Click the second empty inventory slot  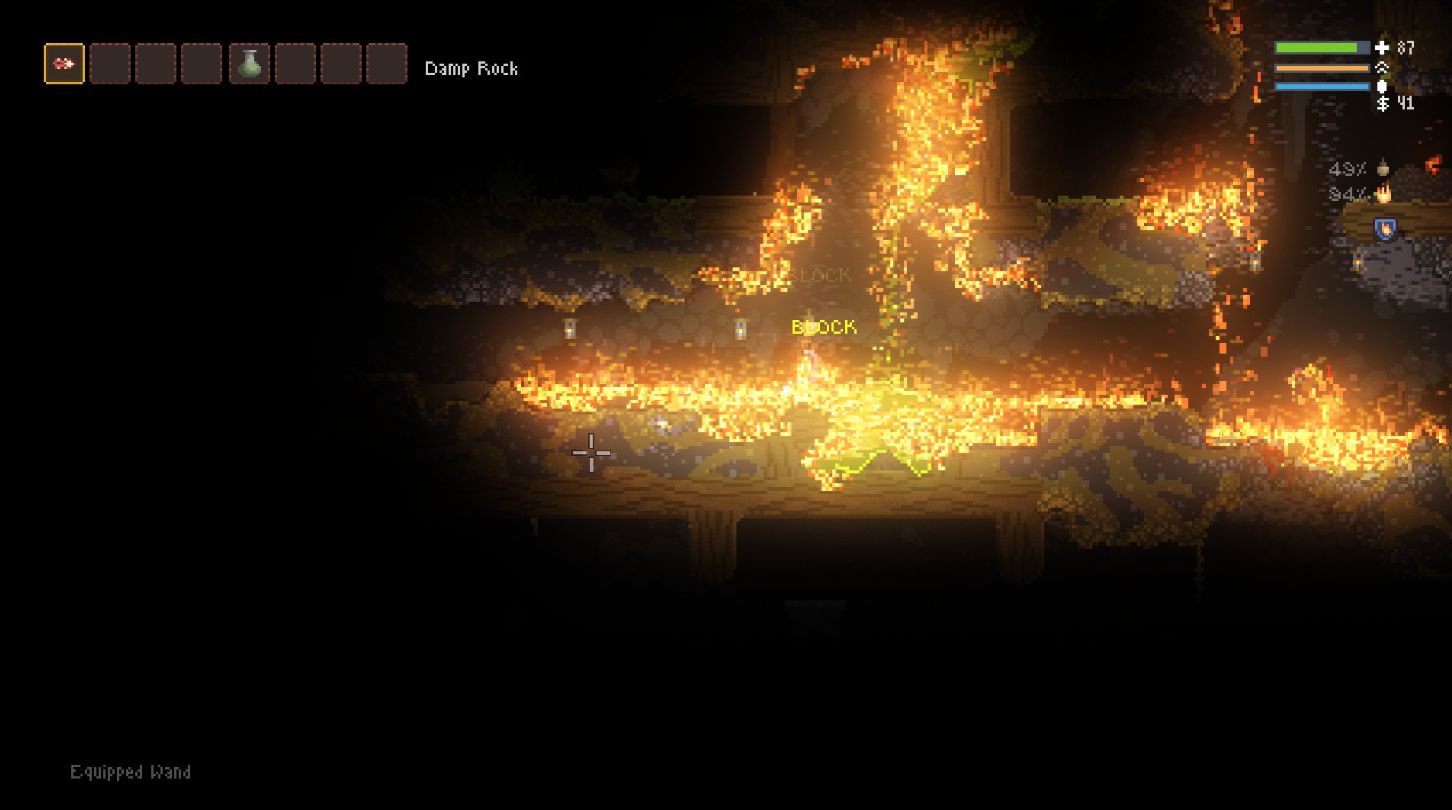point(110,63)
